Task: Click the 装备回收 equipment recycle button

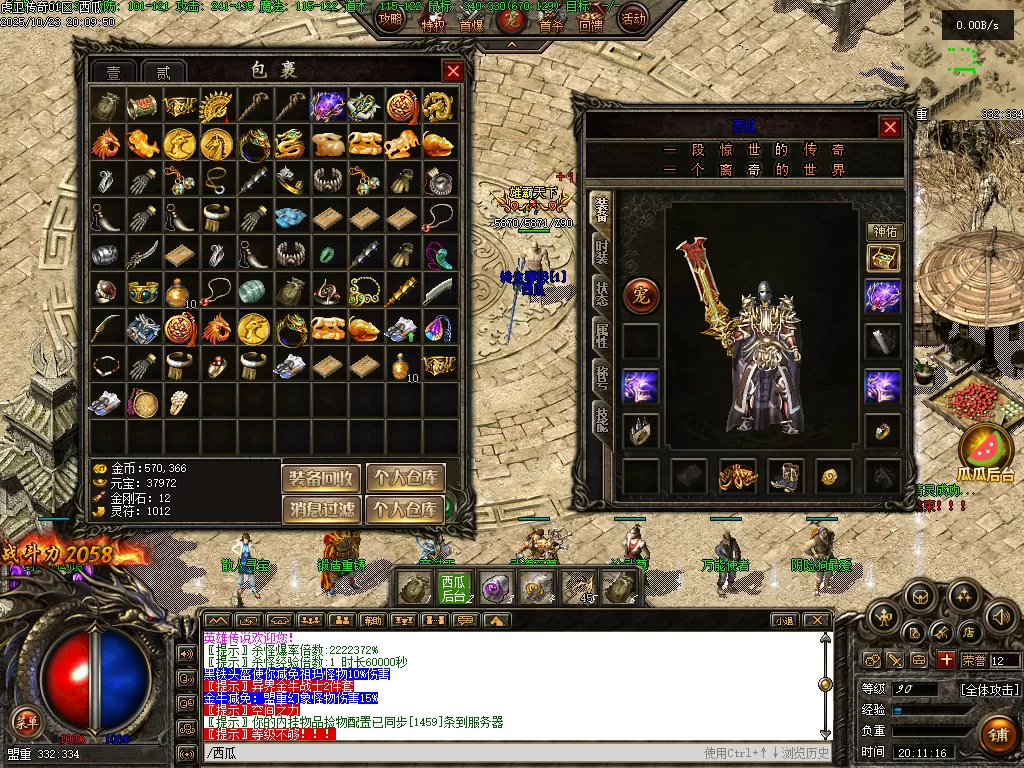Action: (321, 479)
